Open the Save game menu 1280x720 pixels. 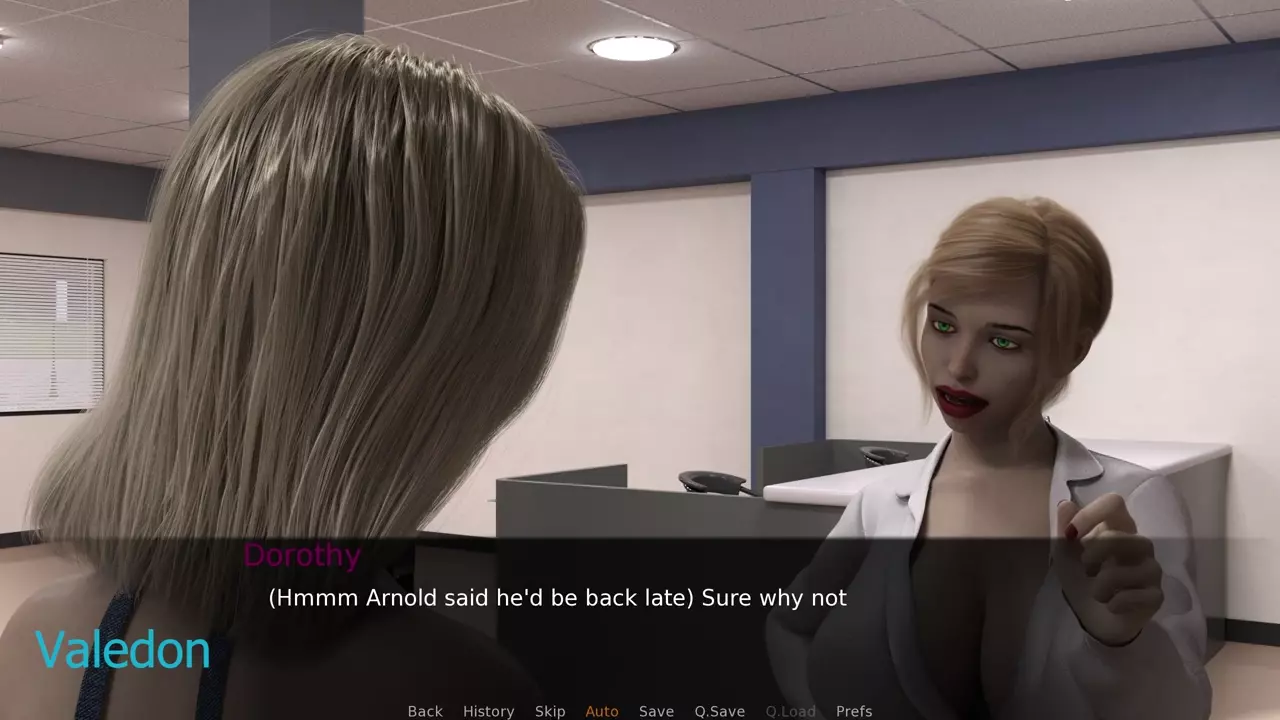point(656,711)
